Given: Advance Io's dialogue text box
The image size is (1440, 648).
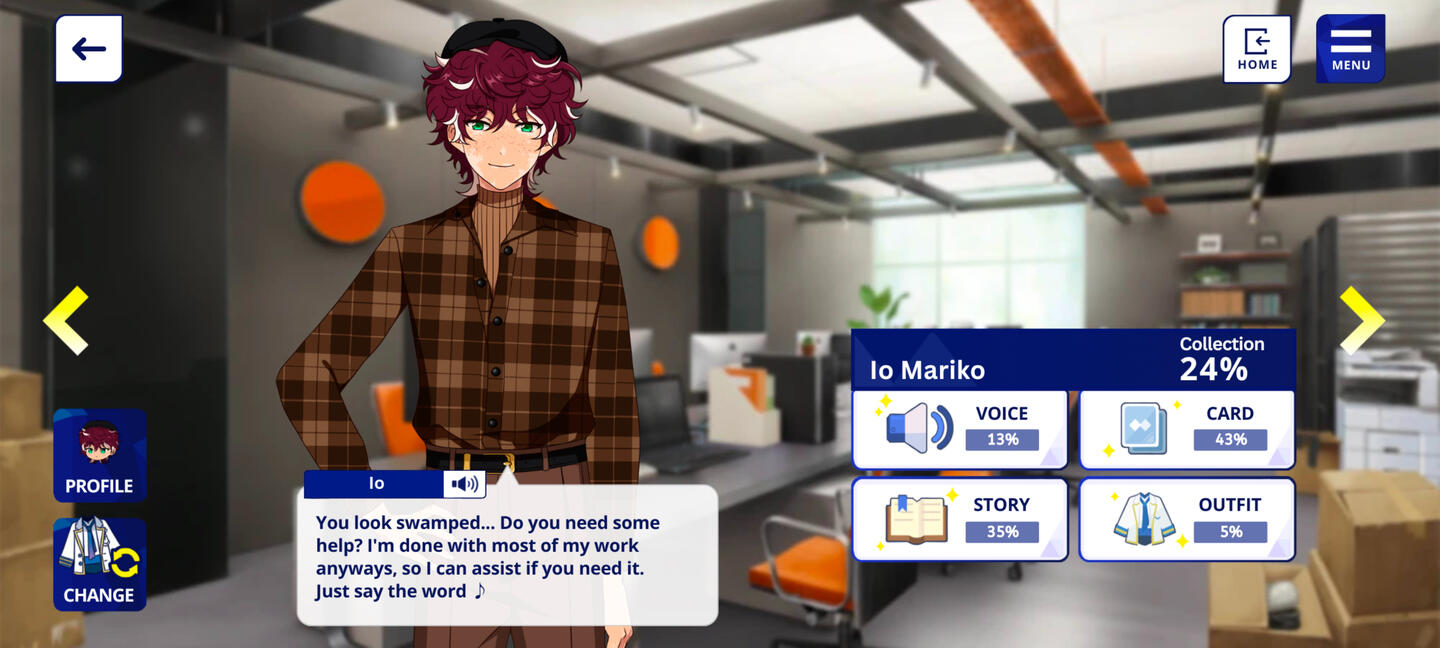Looking at the screenshot, I should pyautogui.click(x=507, y=556).
